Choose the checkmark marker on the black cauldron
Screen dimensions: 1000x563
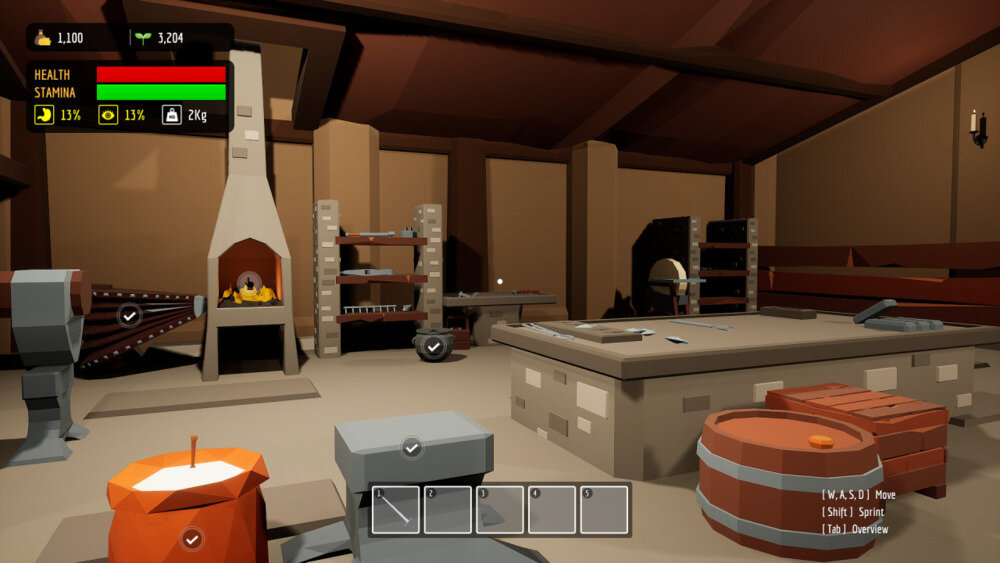point(433,346)
